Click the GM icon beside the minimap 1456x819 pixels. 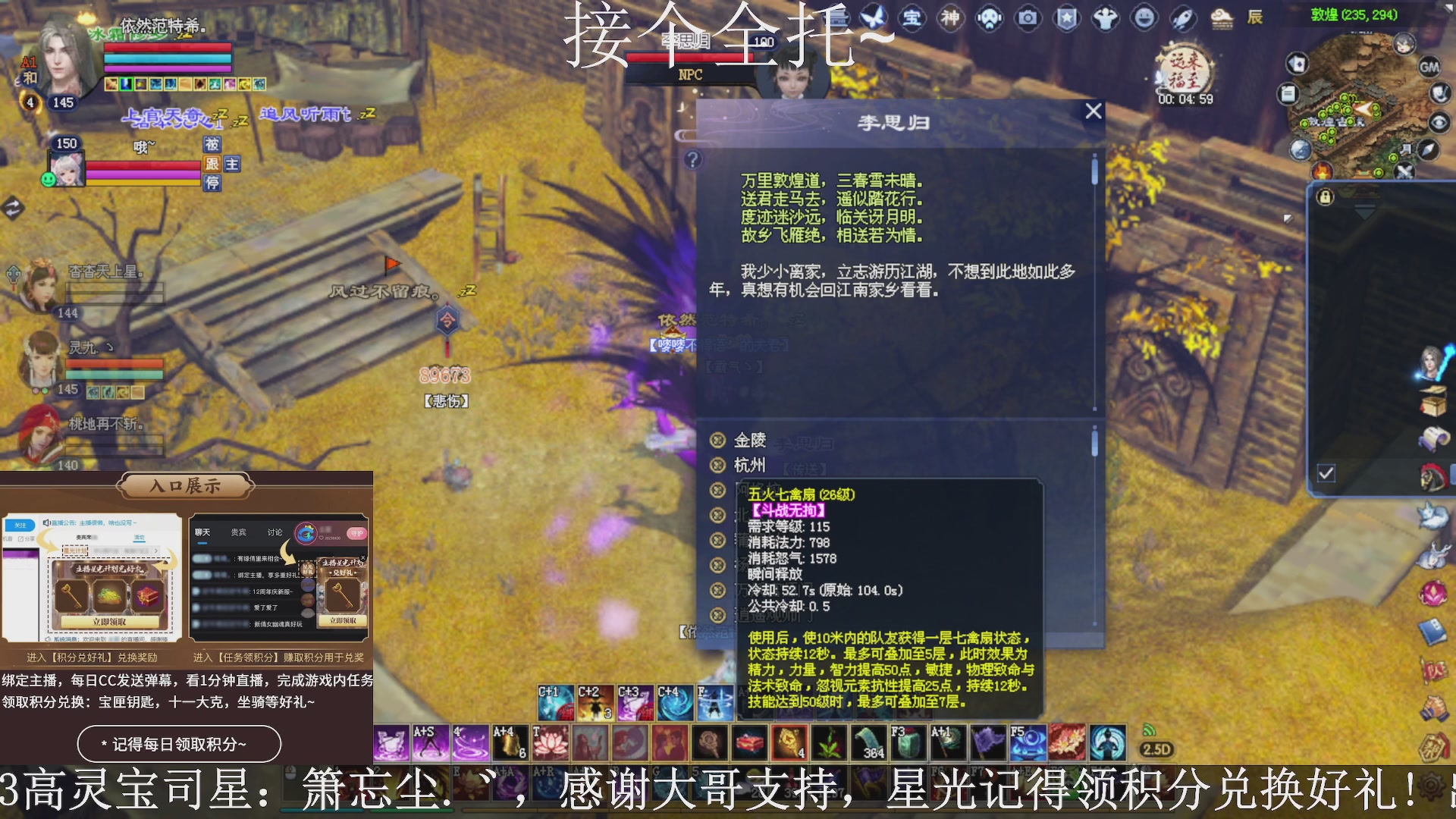click(1429, 67)
